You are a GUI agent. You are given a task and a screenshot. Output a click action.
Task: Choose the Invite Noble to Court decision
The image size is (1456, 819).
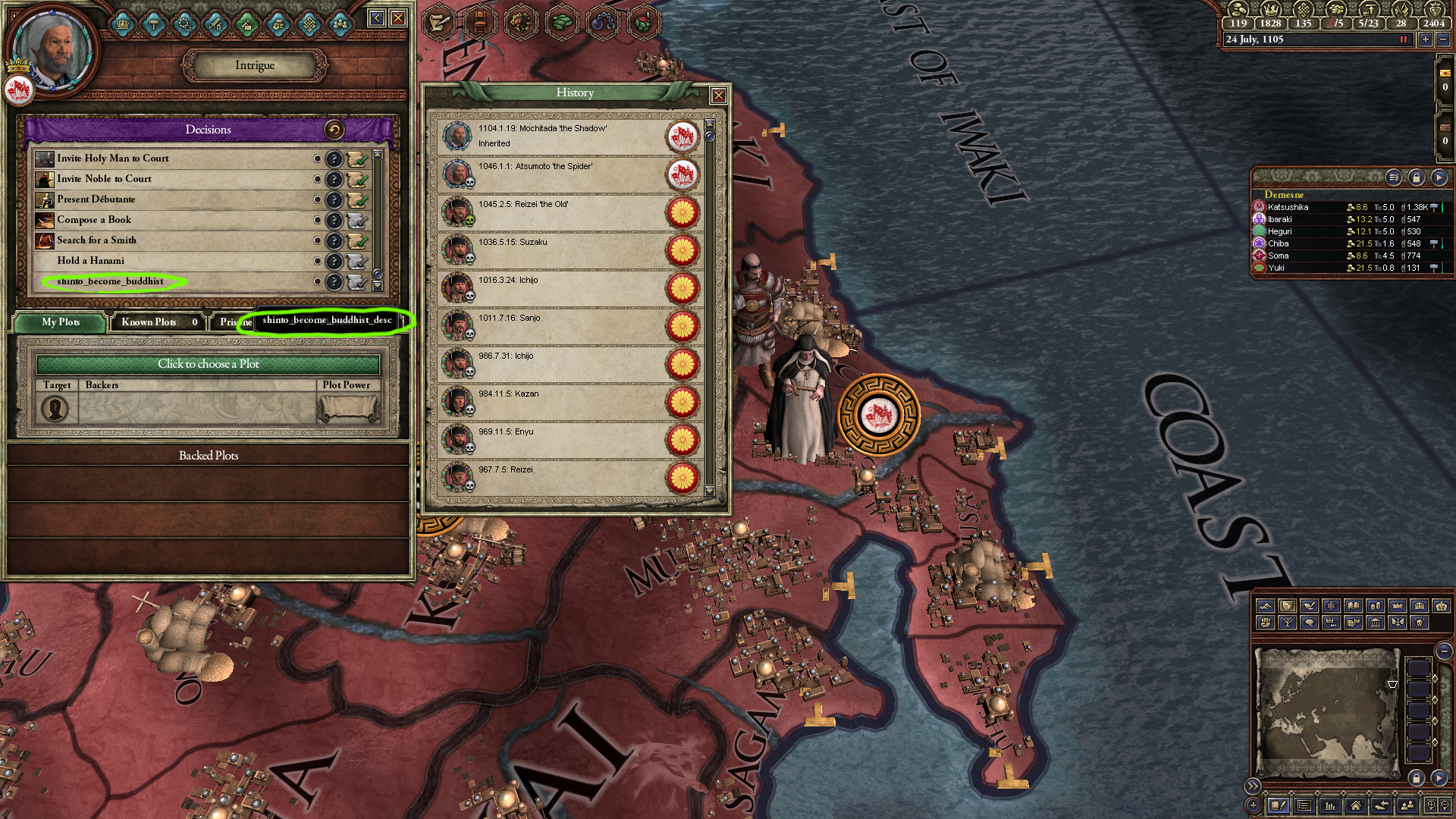coord(104,179)
